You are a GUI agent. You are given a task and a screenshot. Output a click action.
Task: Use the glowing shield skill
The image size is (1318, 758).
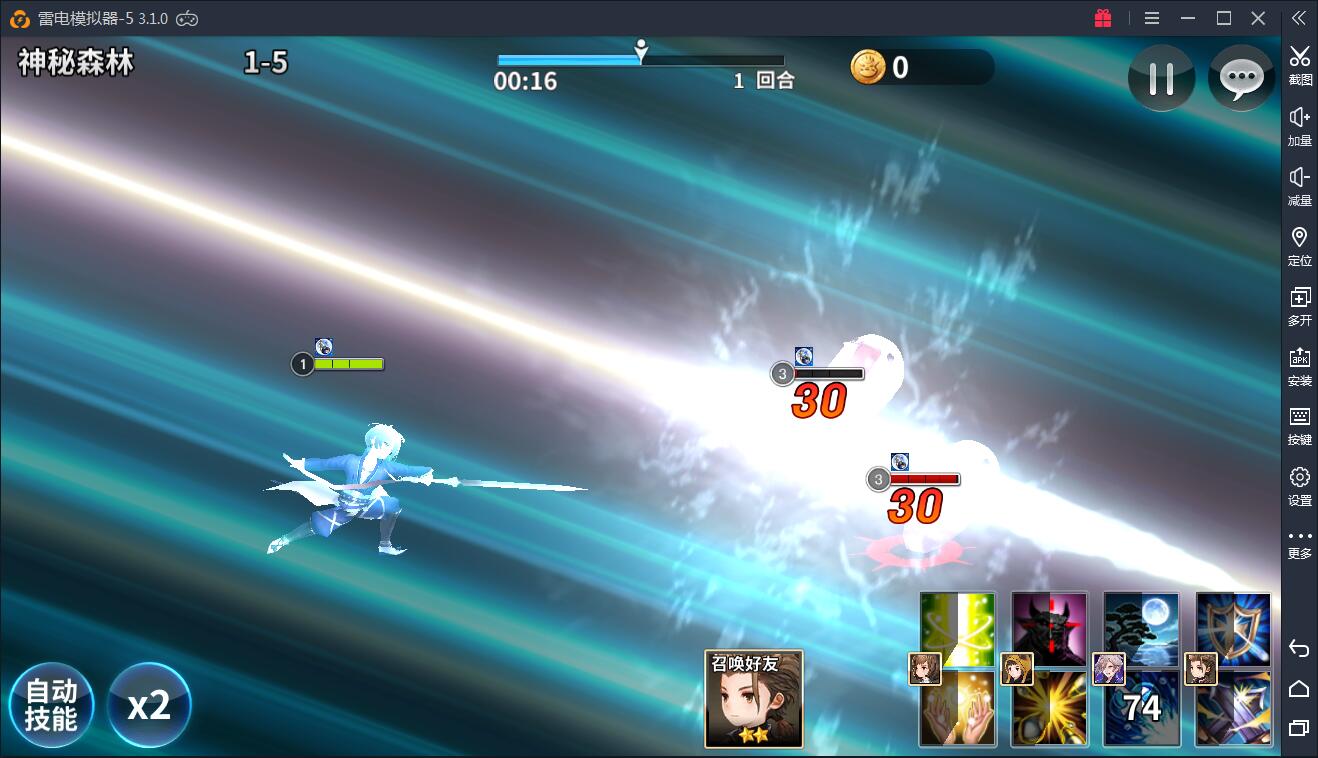point(1233,628)
